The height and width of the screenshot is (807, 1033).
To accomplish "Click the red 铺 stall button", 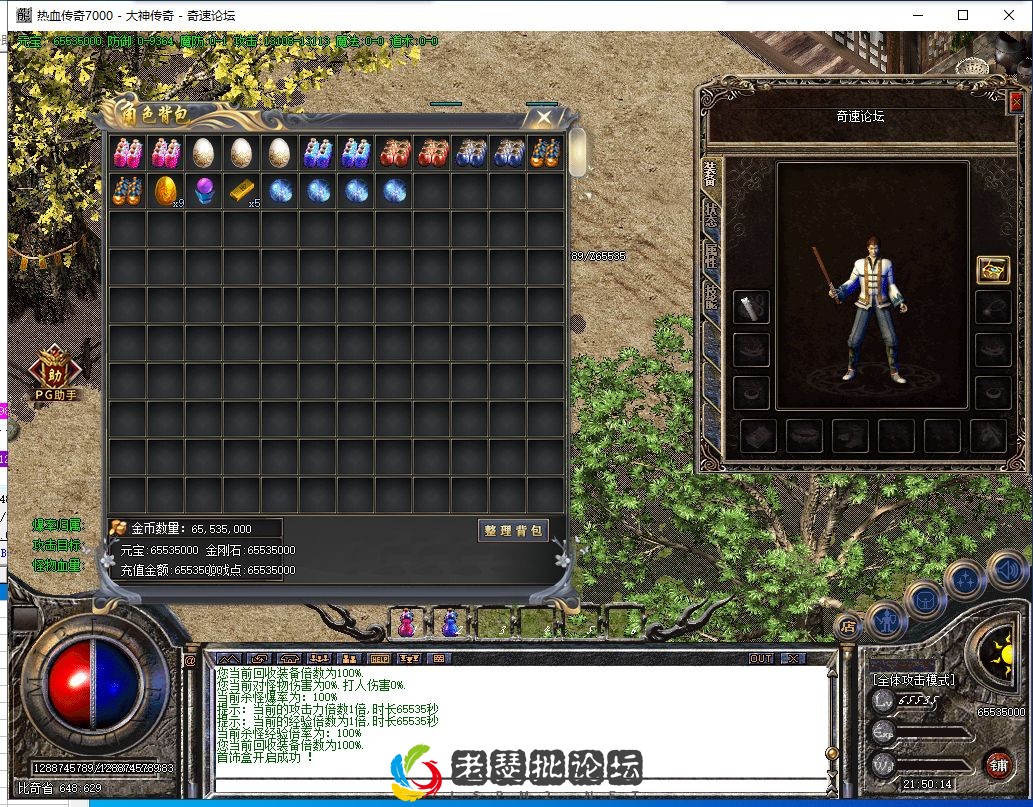I will click(996, 765).
